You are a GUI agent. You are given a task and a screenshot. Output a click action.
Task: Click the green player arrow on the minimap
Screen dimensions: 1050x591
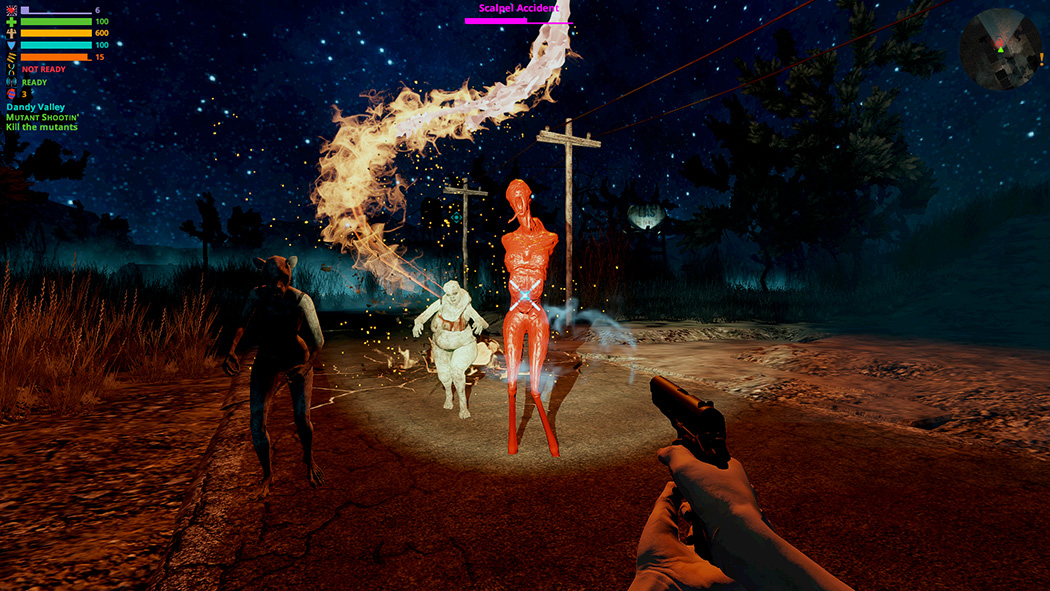point(1000,49)
